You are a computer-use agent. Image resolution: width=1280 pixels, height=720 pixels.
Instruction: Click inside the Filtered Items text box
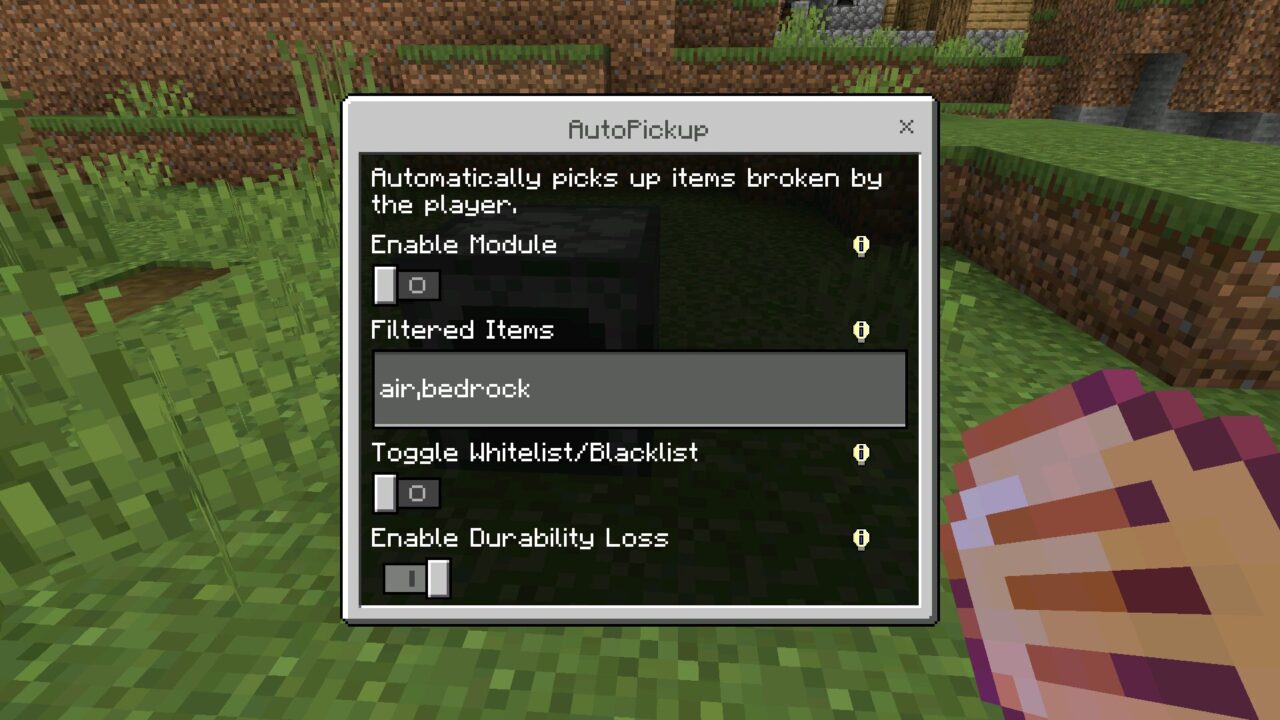click(x=639, y=389)
